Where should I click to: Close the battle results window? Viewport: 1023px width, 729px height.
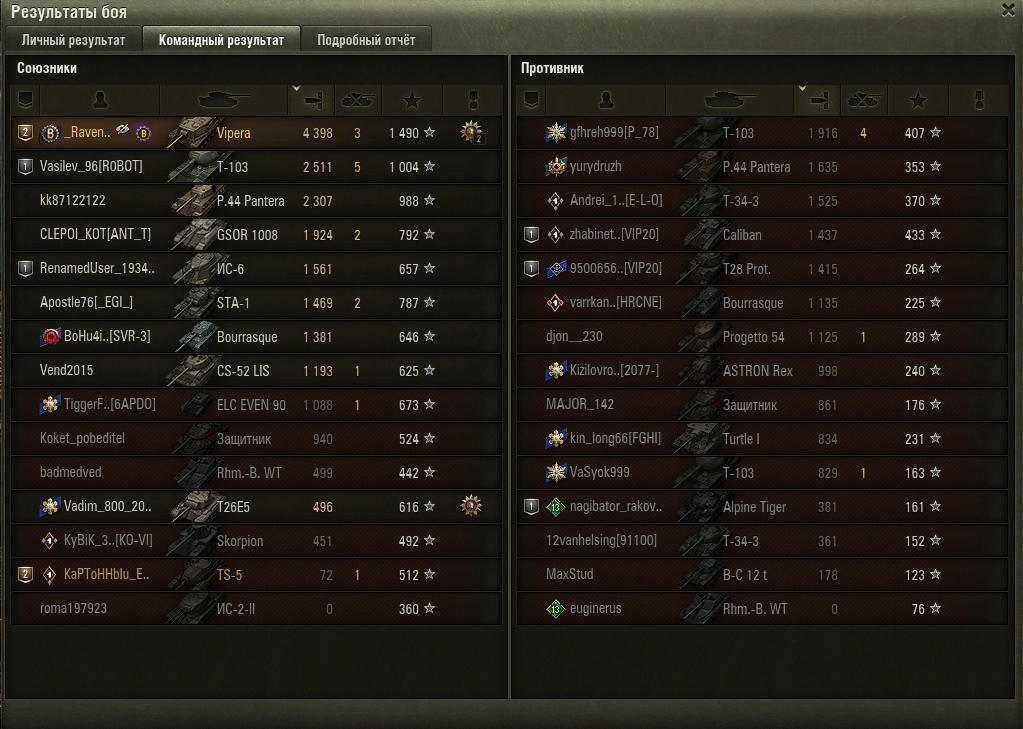(x=1008, y=9)
